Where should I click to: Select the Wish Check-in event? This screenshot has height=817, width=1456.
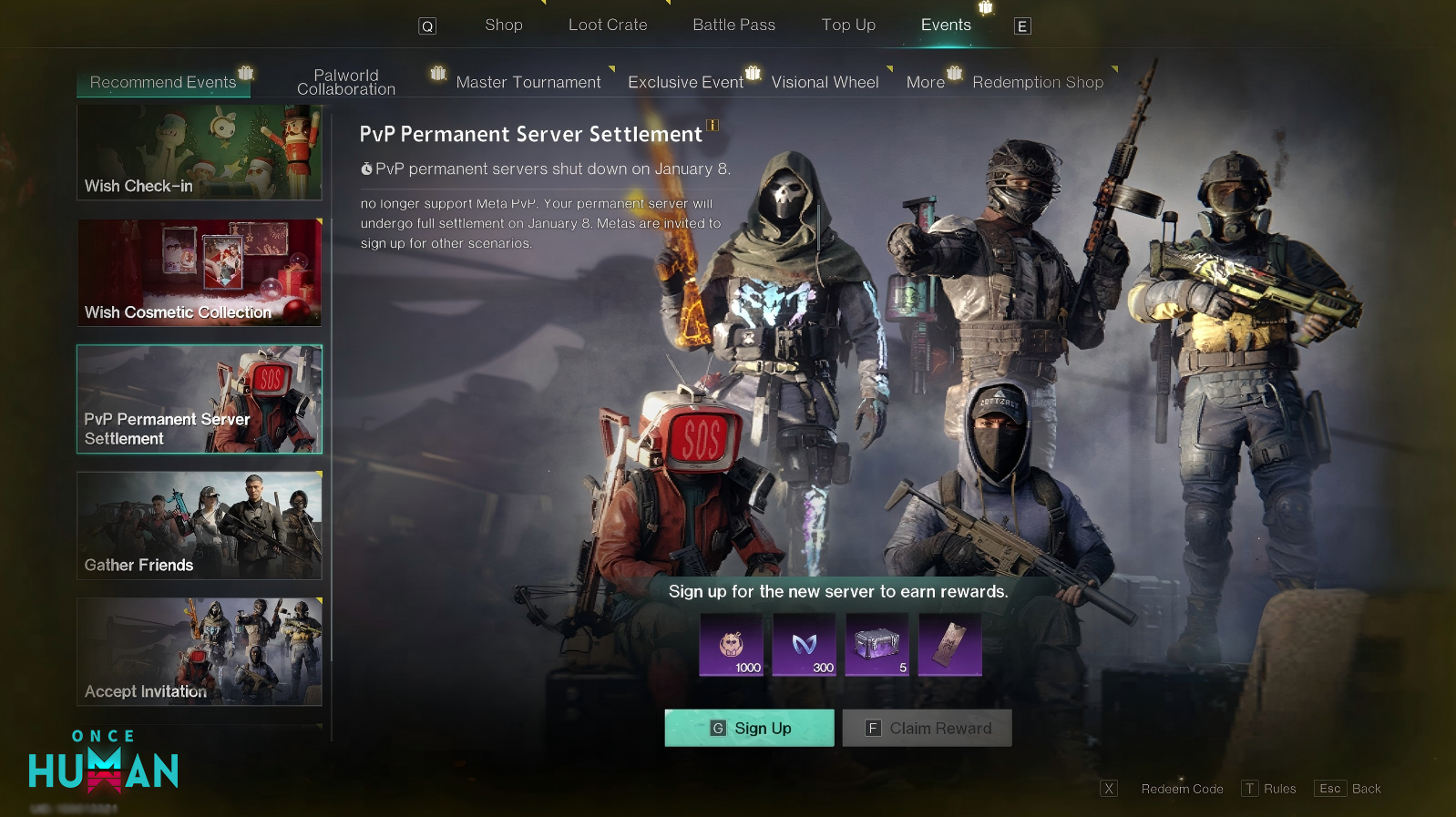point(200,152)
